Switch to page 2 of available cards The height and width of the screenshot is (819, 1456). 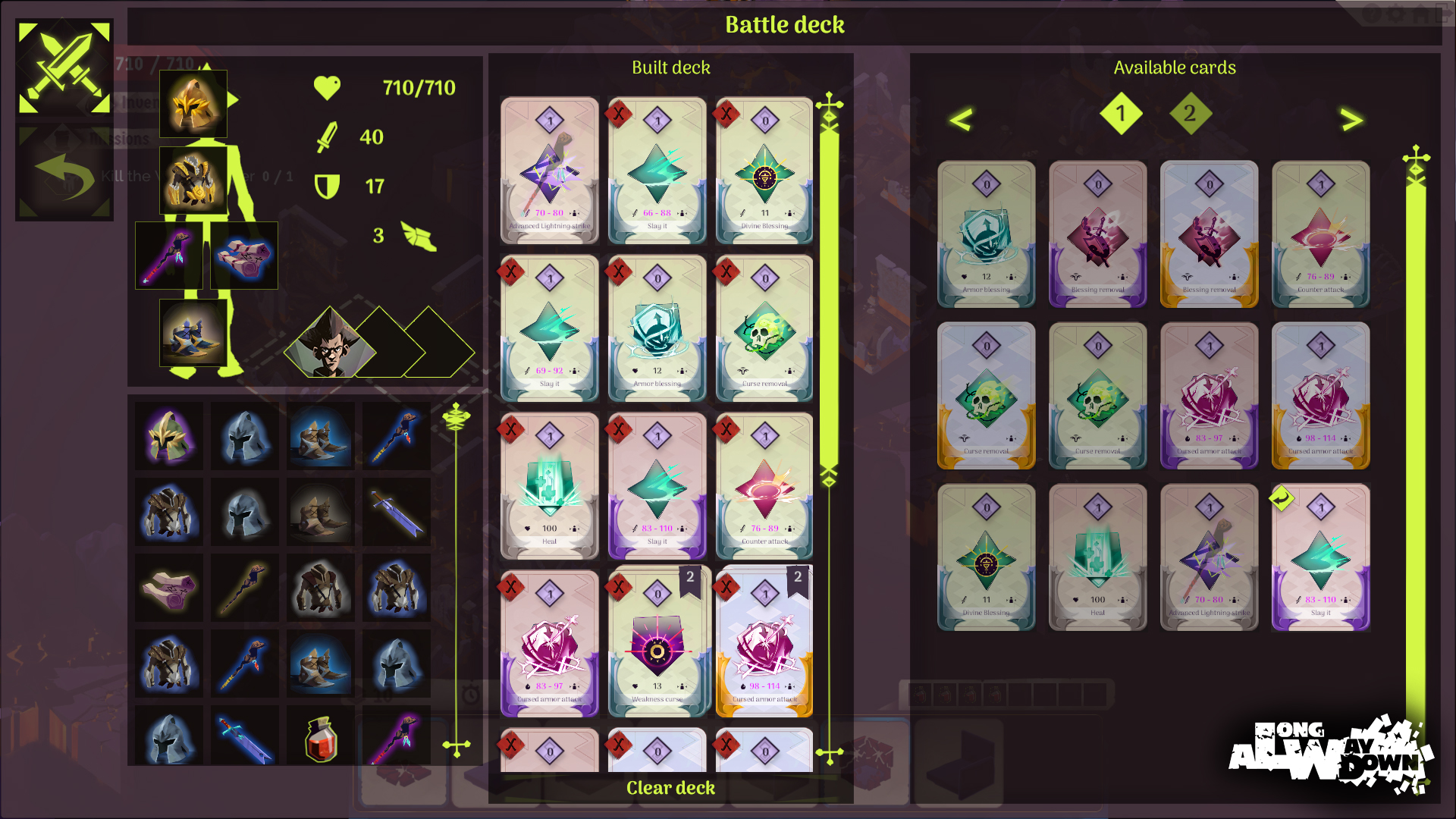coord(1189,114)
